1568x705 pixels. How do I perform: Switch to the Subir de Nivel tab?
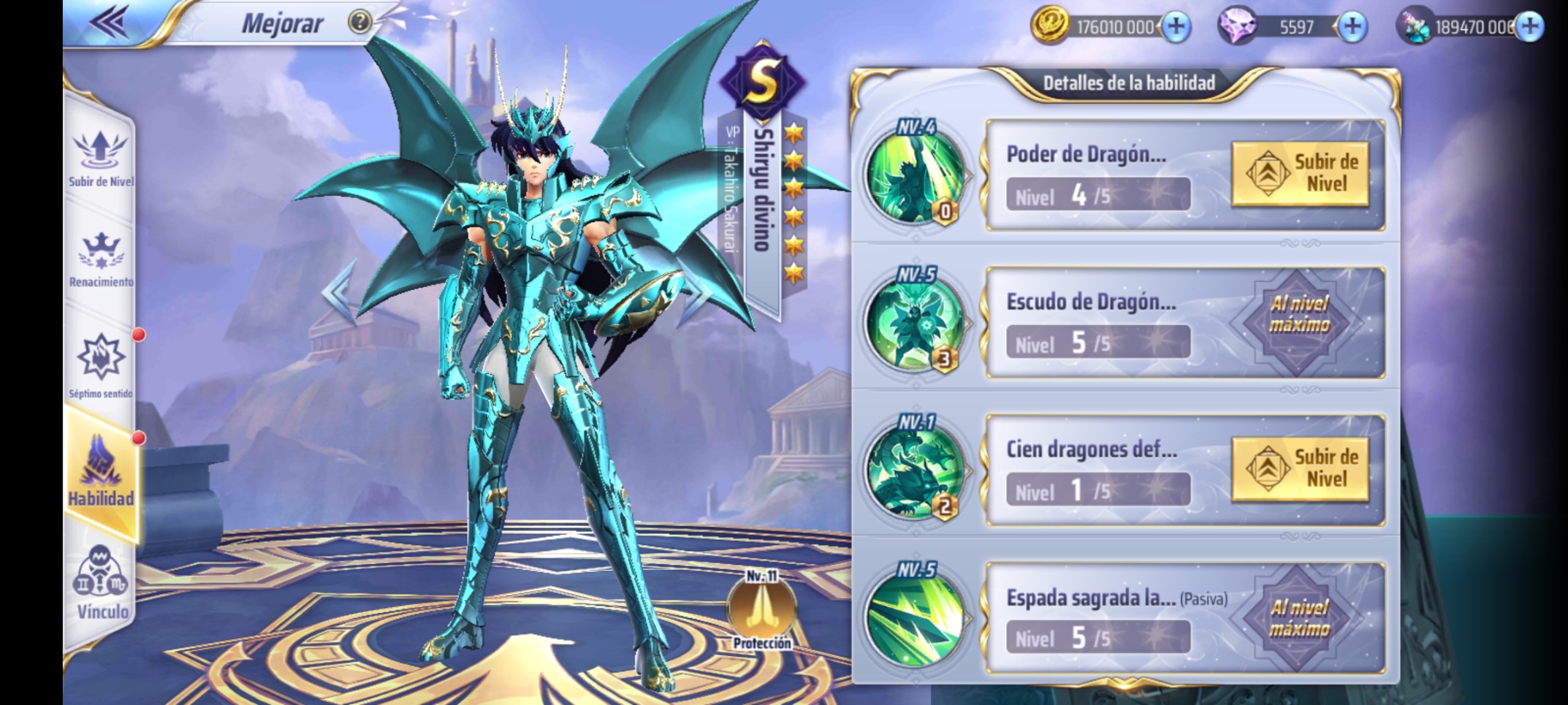point(100,157)
